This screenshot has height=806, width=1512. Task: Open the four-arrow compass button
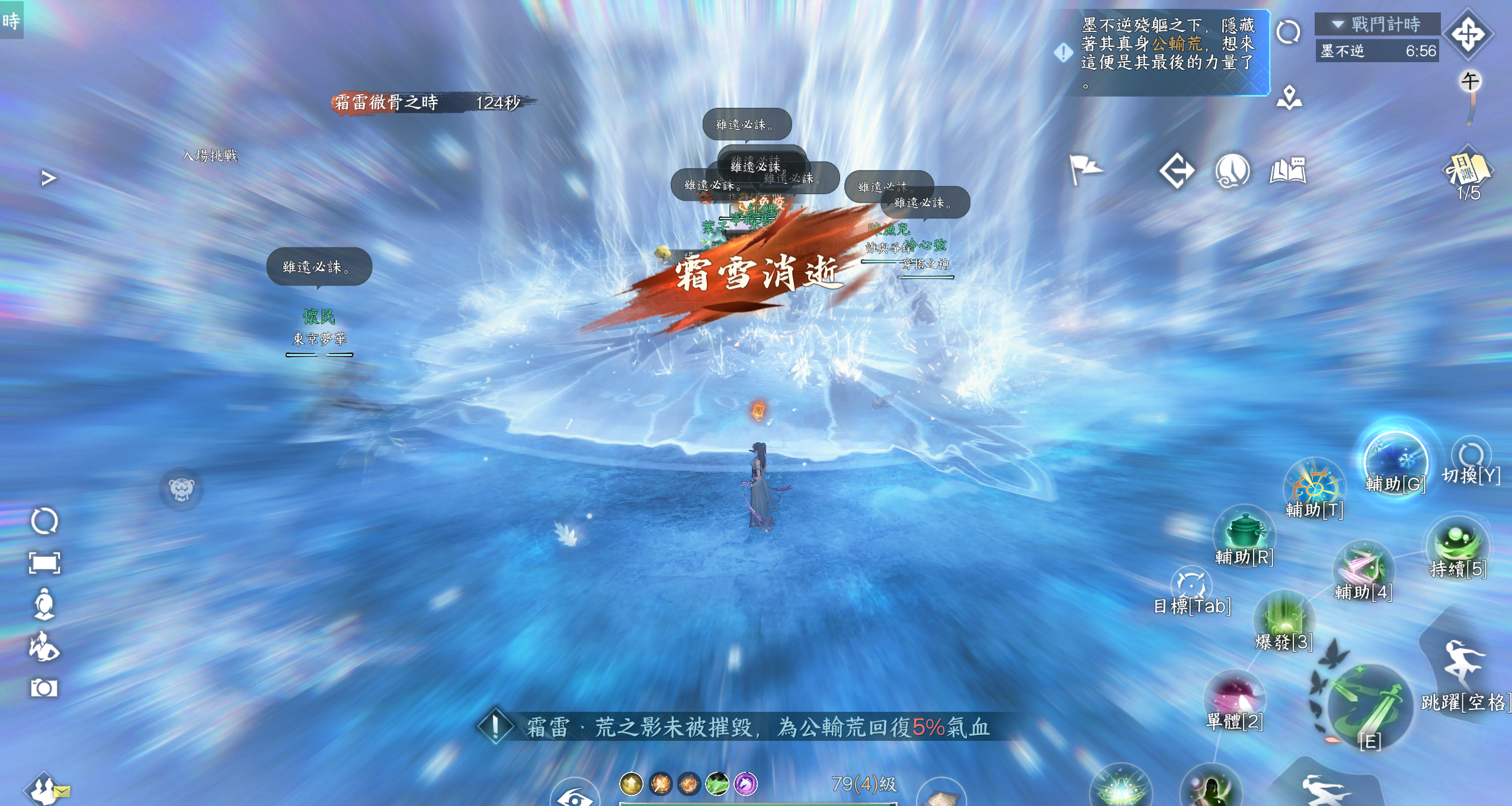click(1467, 34)
